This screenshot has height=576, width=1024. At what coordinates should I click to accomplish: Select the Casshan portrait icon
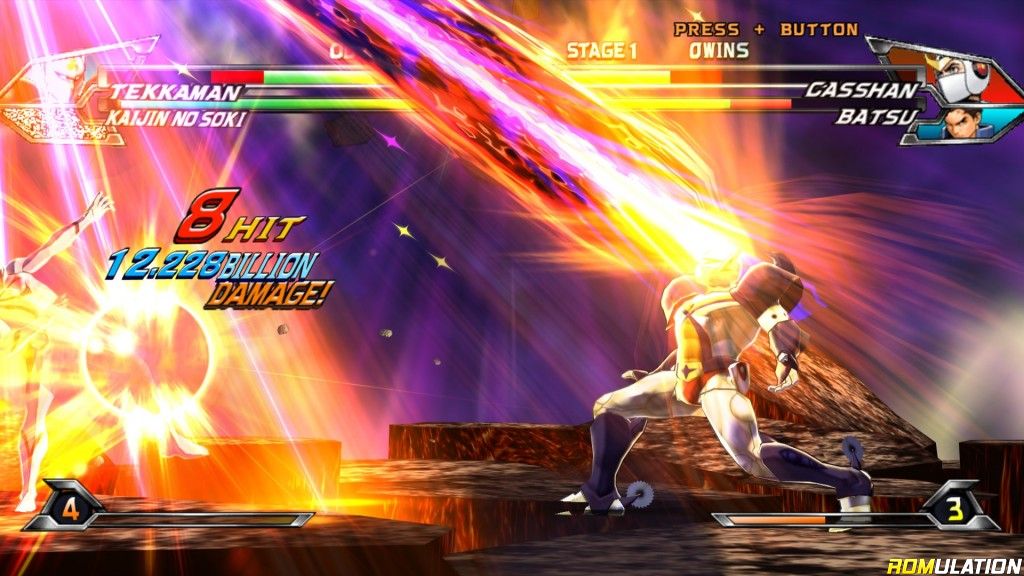tap(960, 78)
